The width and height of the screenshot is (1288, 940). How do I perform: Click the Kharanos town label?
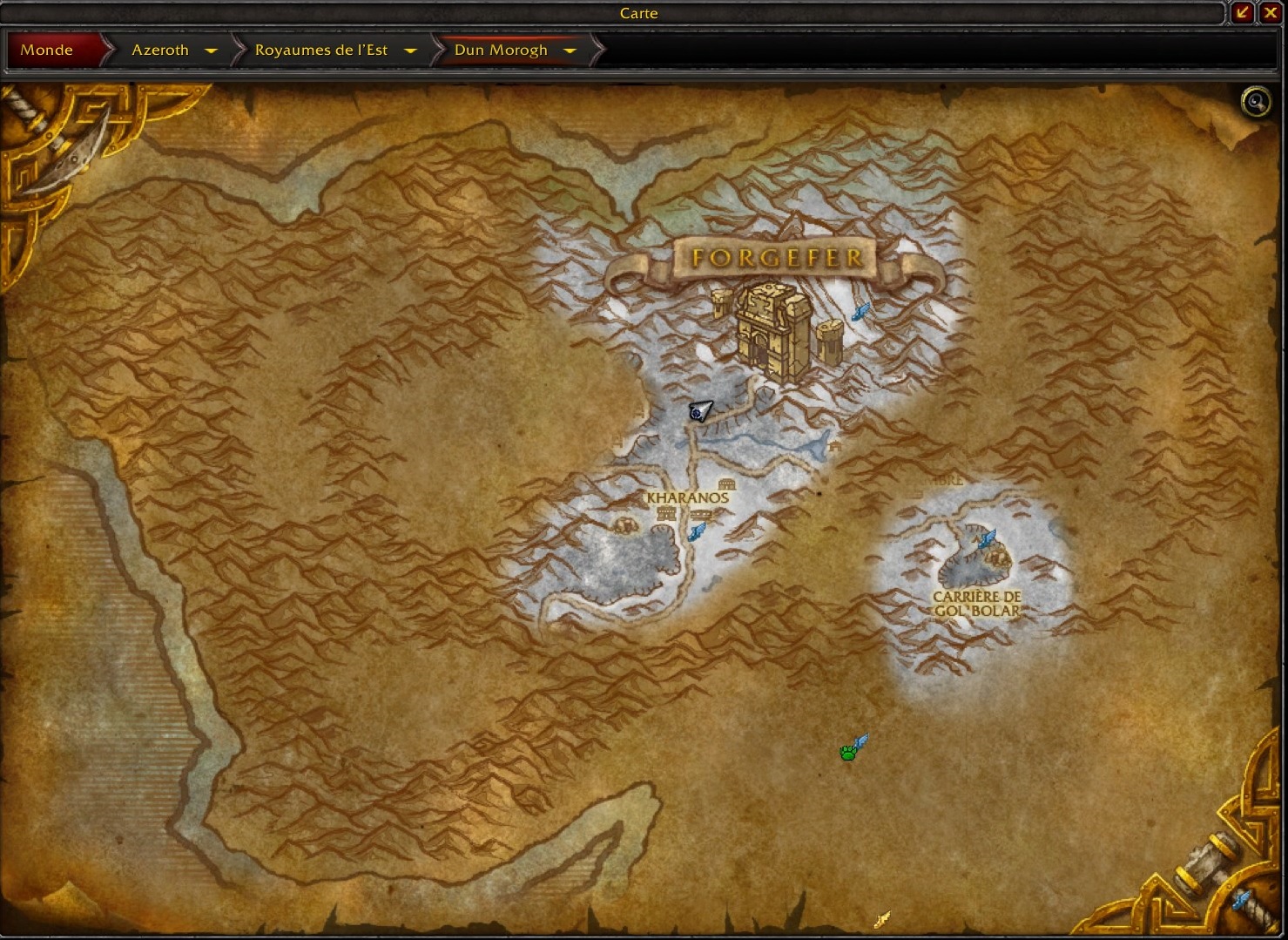coord(687,497)
